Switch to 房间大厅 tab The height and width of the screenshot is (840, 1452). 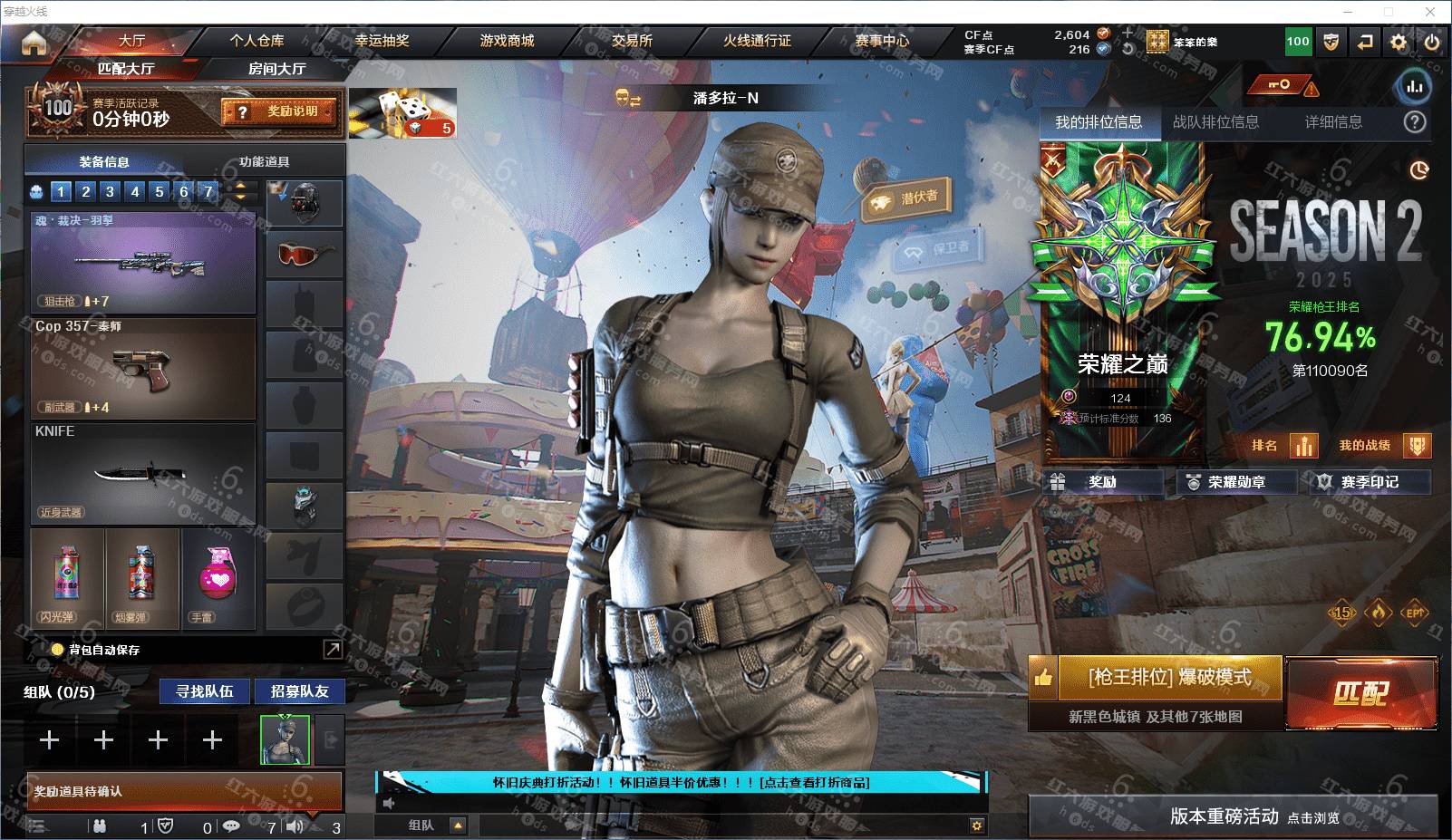[x=276, y=69]
